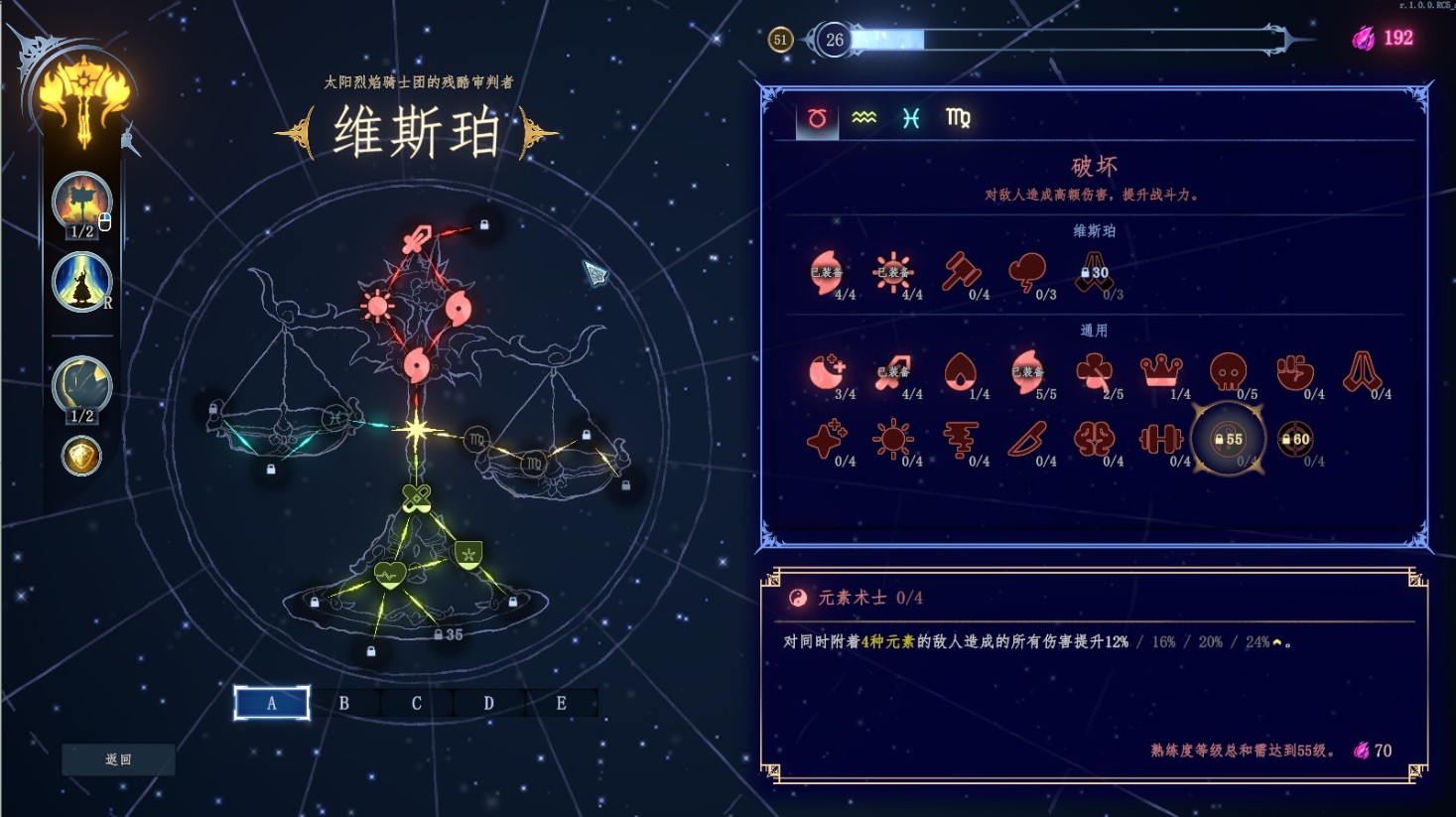The width and height of the screenshot is (1456, 817).
Task: Switch to the Aquarius zodiac tab
Action: 863,118
